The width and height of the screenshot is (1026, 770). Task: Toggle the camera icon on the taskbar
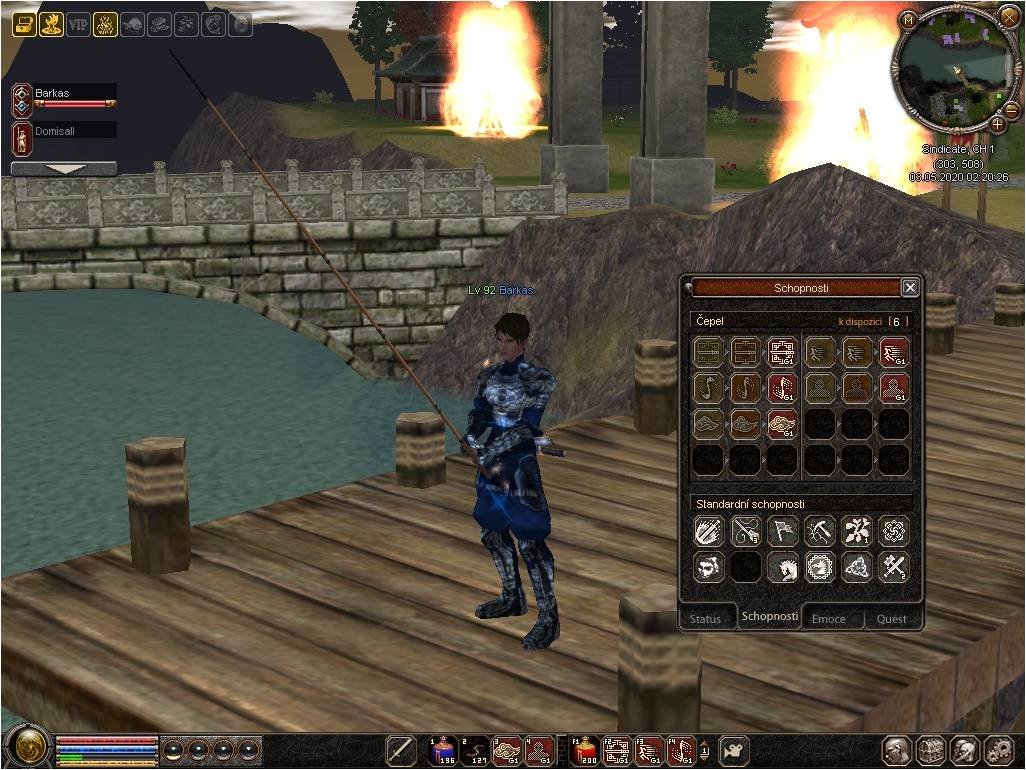(x=735, y=750)
